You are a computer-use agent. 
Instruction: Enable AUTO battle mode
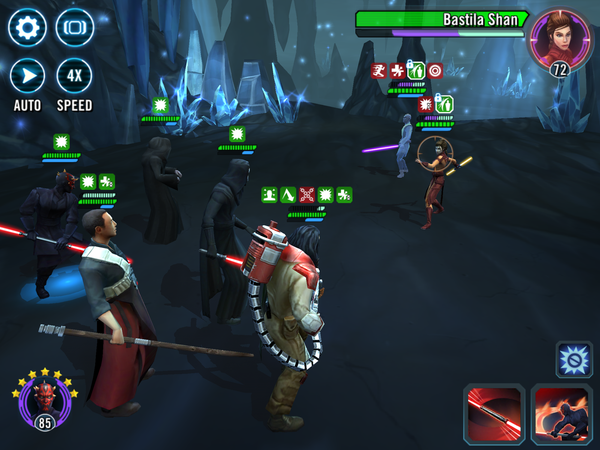tap(27, 76)
